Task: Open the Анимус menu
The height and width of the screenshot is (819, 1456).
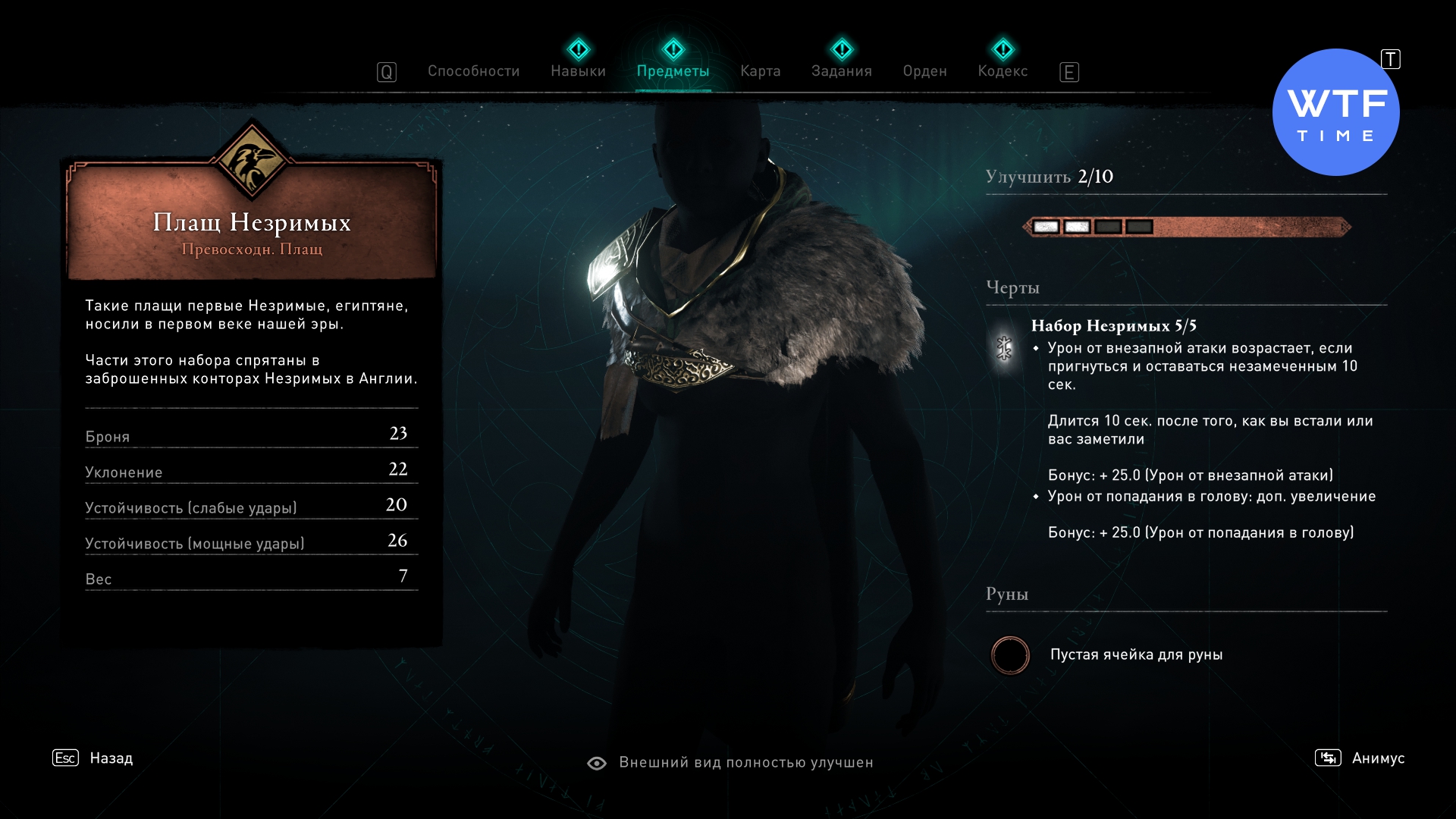Action: click(x=1377, y=758)
